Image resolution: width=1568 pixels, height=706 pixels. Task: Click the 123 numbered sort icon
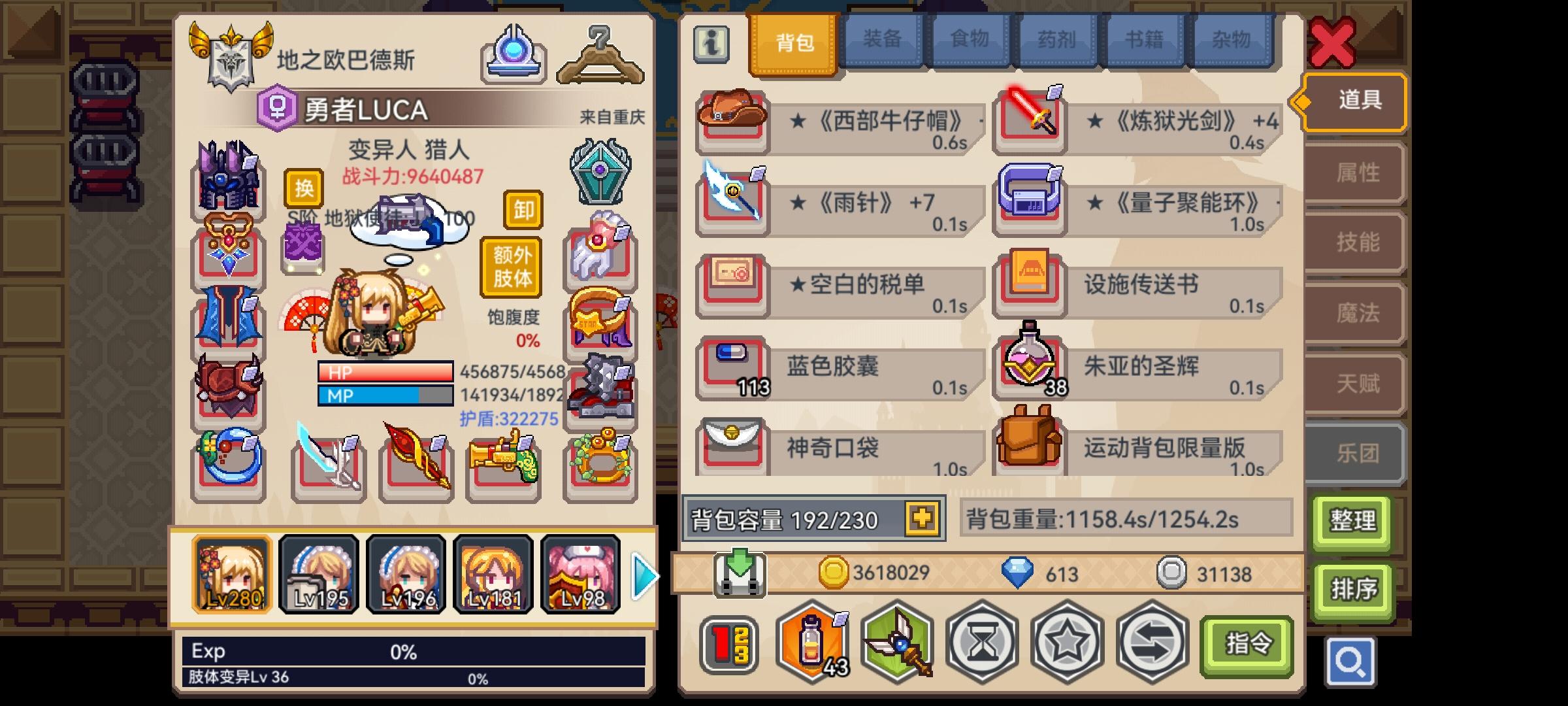[730, 644]
